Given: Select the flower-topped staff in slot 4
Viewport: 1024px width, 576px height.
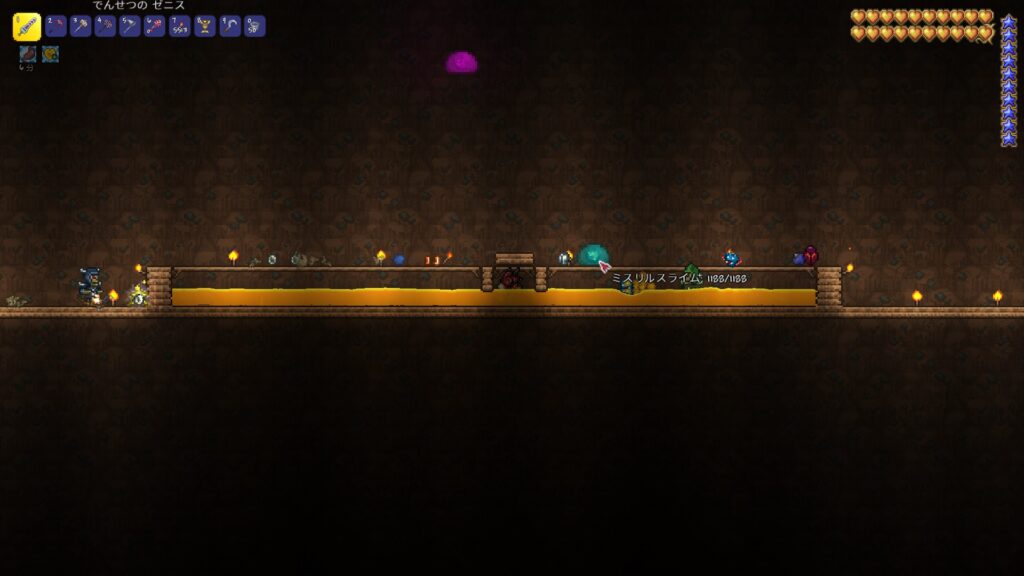Looking at the screenshot, I should tap(106, 27).
